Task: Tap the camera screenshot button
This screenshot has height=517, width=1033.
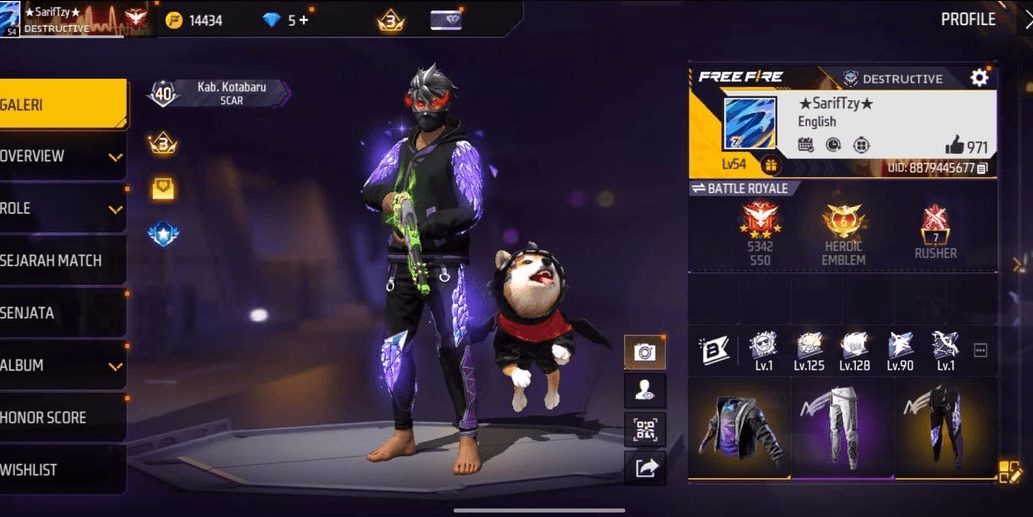Action: [645, 352]
